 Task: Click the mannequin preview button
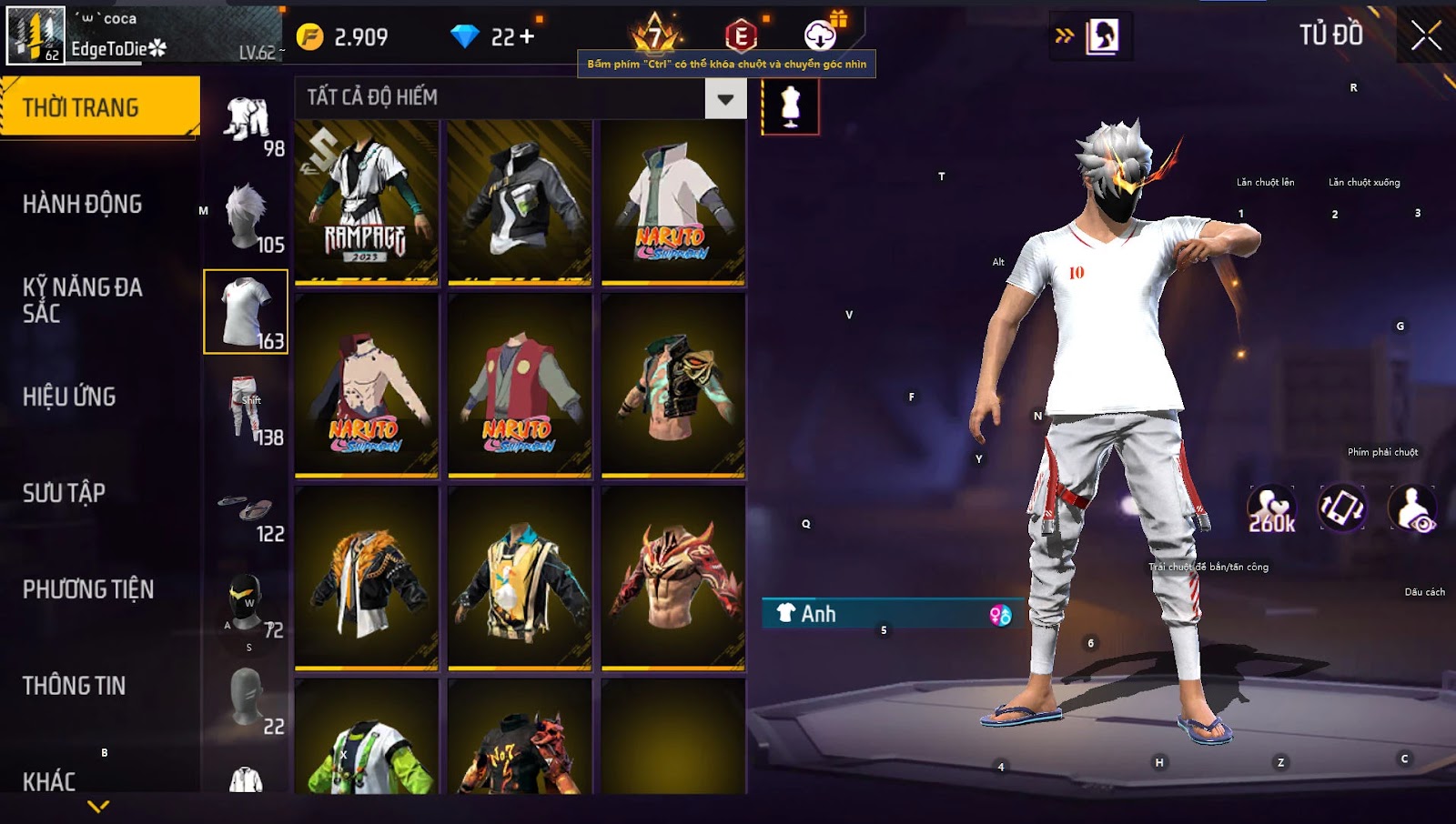pos(790,106)
